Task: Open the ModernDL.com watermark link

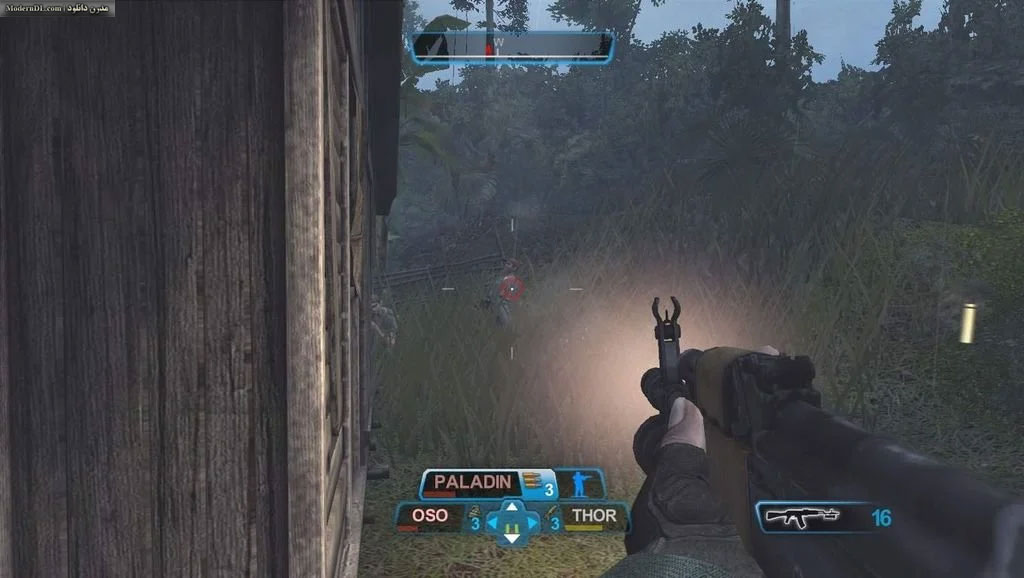Action: point(57,8)
